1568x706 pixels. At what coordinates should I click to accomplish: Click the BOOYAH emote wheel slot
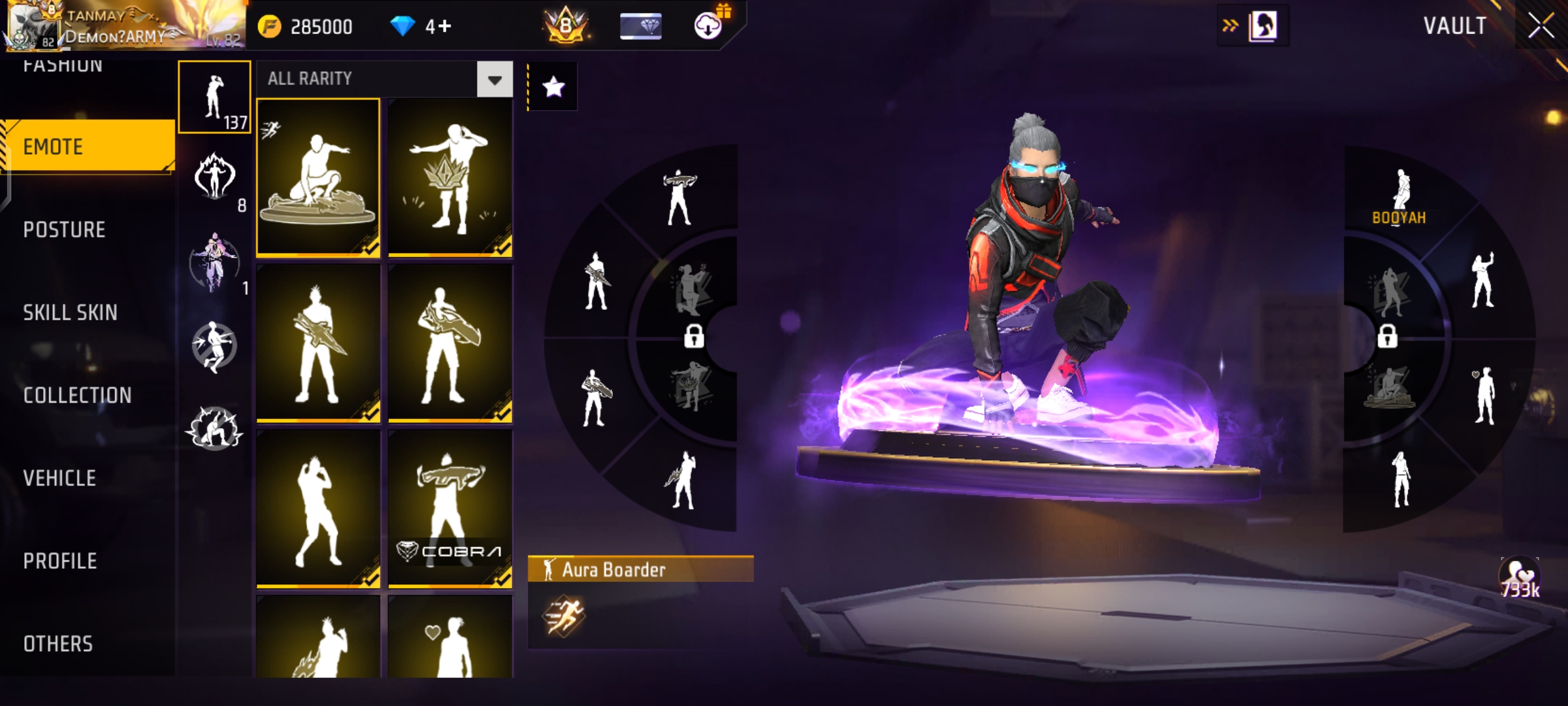(x=1399, y=196)
